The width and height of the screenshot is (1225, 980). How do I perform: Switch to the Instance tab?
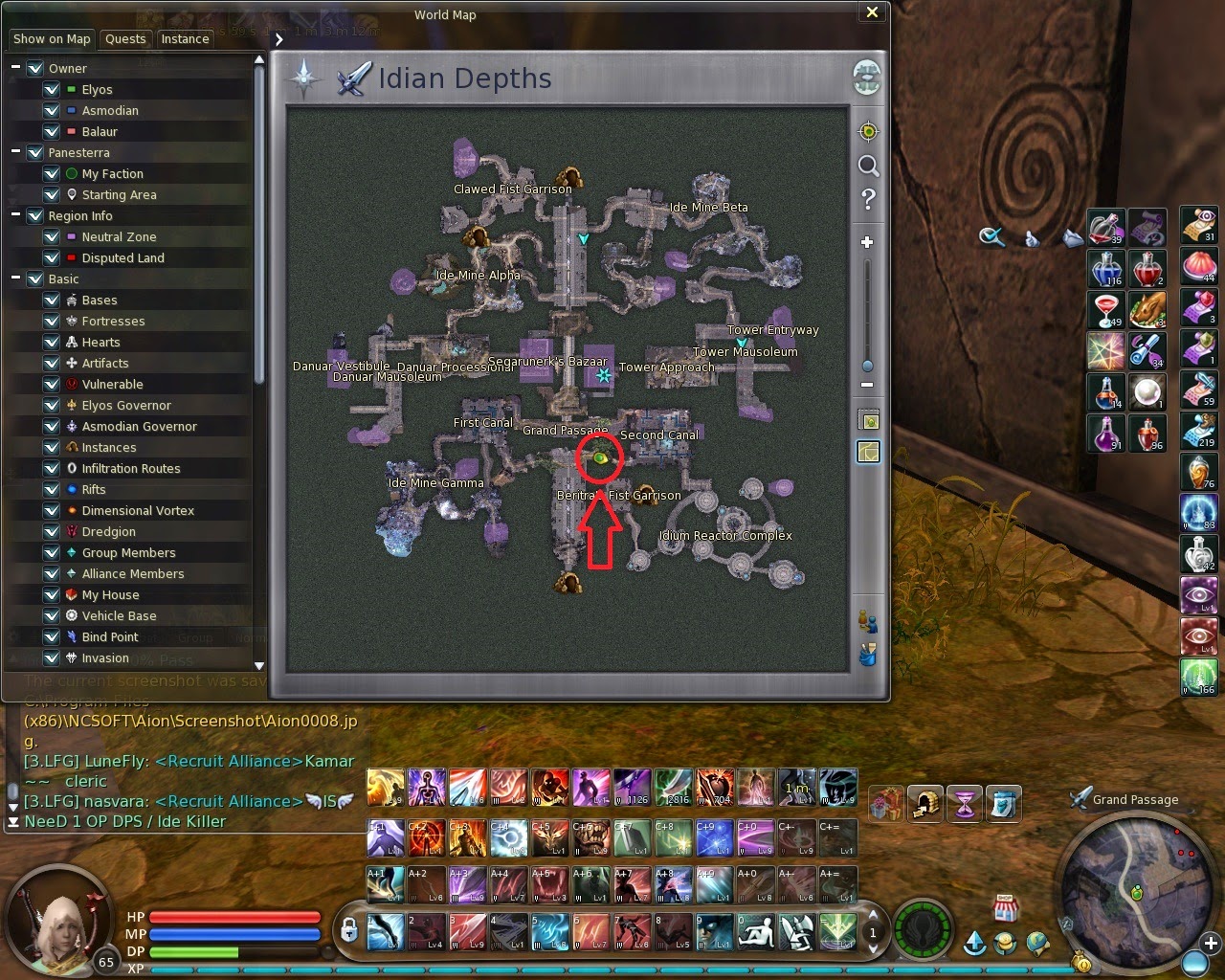coord(185,39)
